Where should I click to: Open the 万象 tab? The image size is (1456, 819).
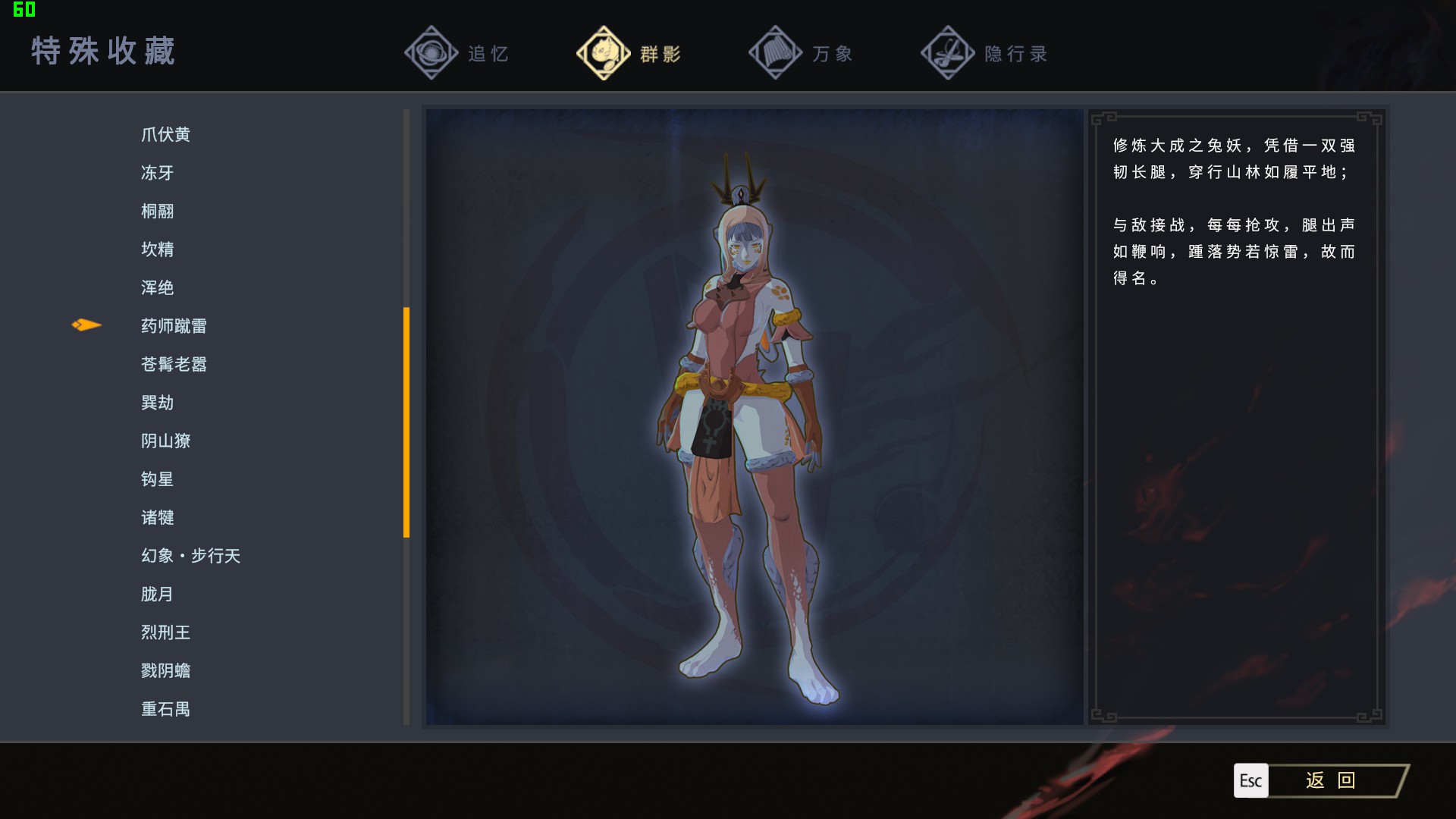tap(802, 53)
